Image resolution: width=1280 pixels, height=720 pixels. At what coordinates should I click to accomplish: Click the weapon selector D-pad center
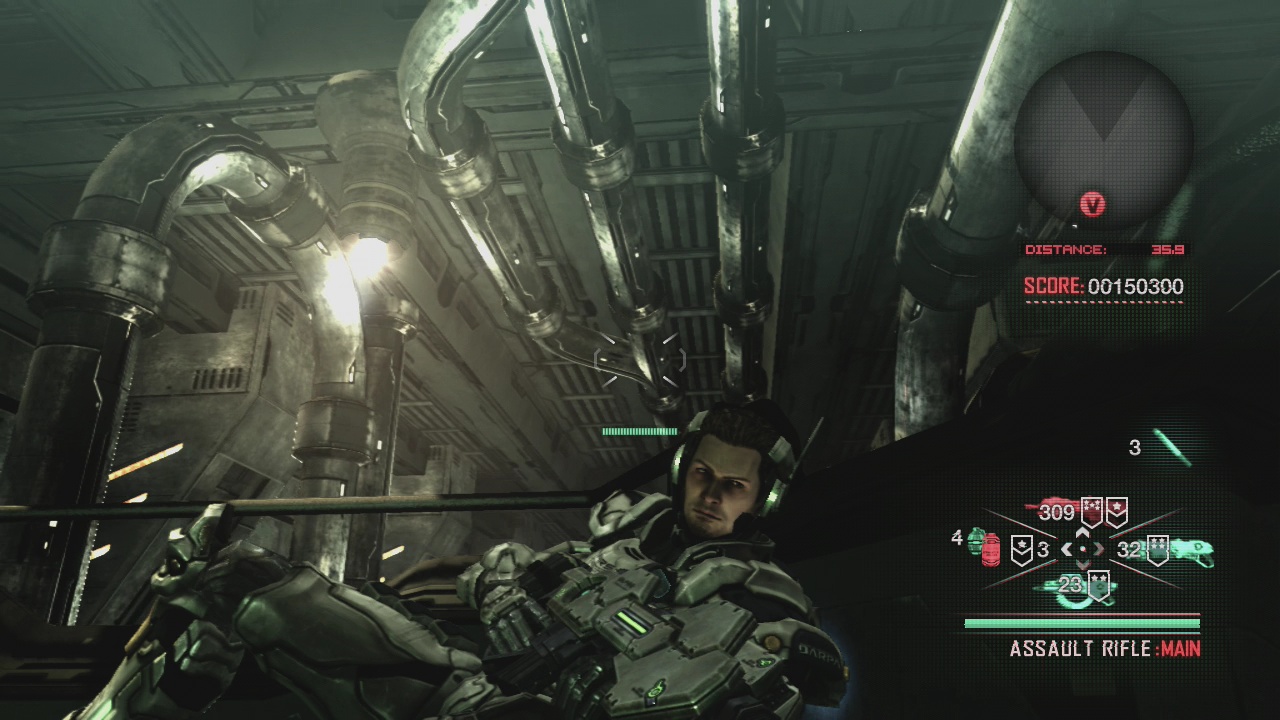1083,549
